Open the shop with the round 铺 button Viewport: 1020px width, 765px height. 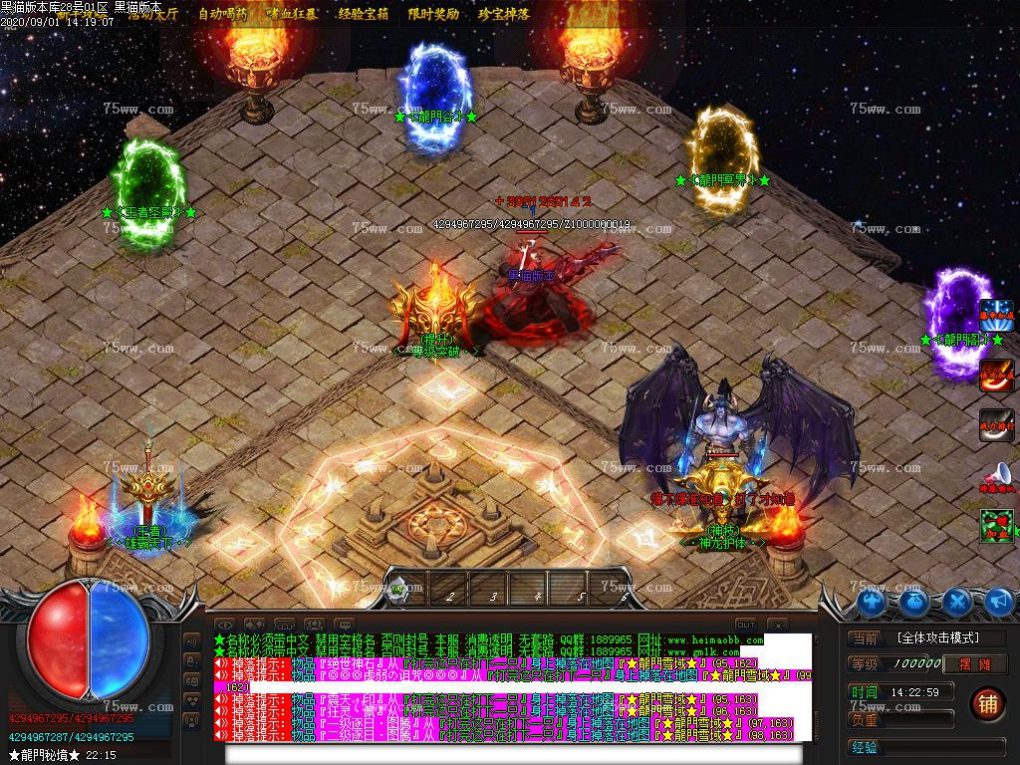pyautogui.click(x=987, y=704)
